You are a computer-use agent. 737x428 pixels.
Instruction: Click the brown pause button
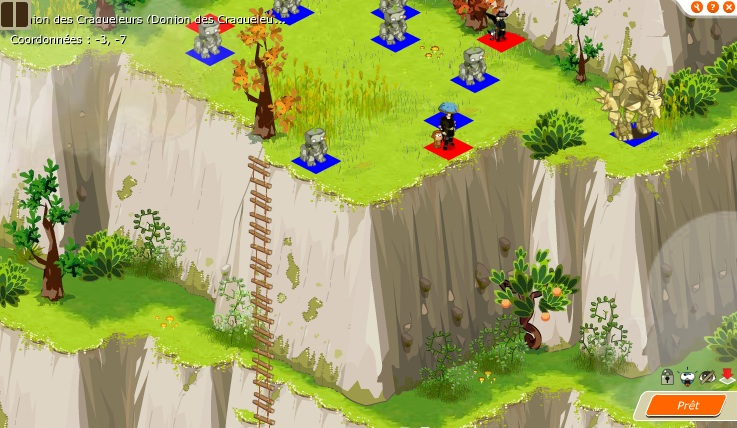(x=14, y=15)
